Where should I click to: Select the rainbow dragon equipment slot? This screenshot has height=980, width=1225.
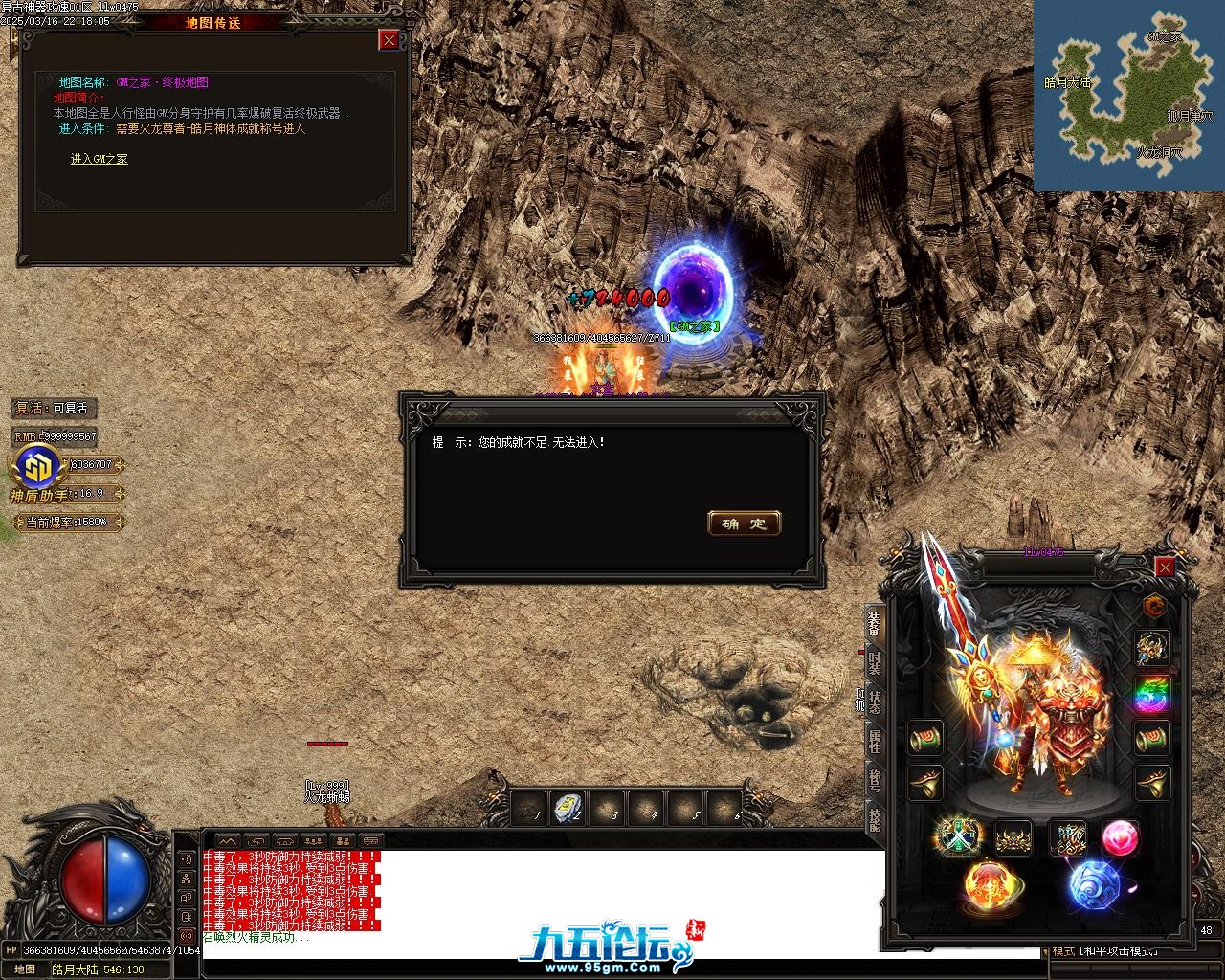1152,693
